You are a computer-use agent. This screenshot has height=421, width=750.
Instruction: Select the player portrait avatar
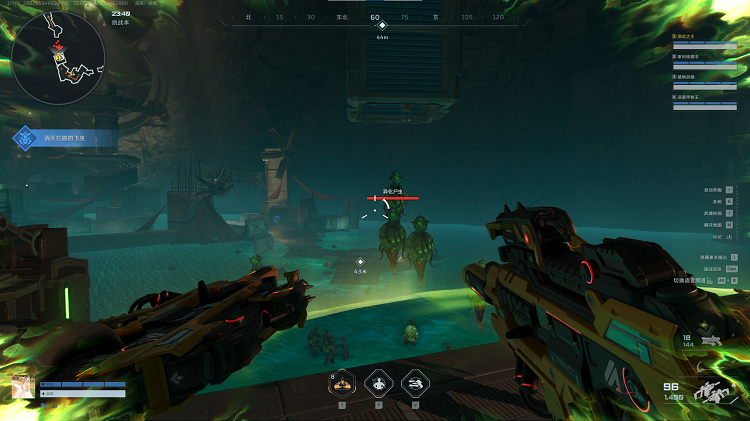click(x=22, y=388)
